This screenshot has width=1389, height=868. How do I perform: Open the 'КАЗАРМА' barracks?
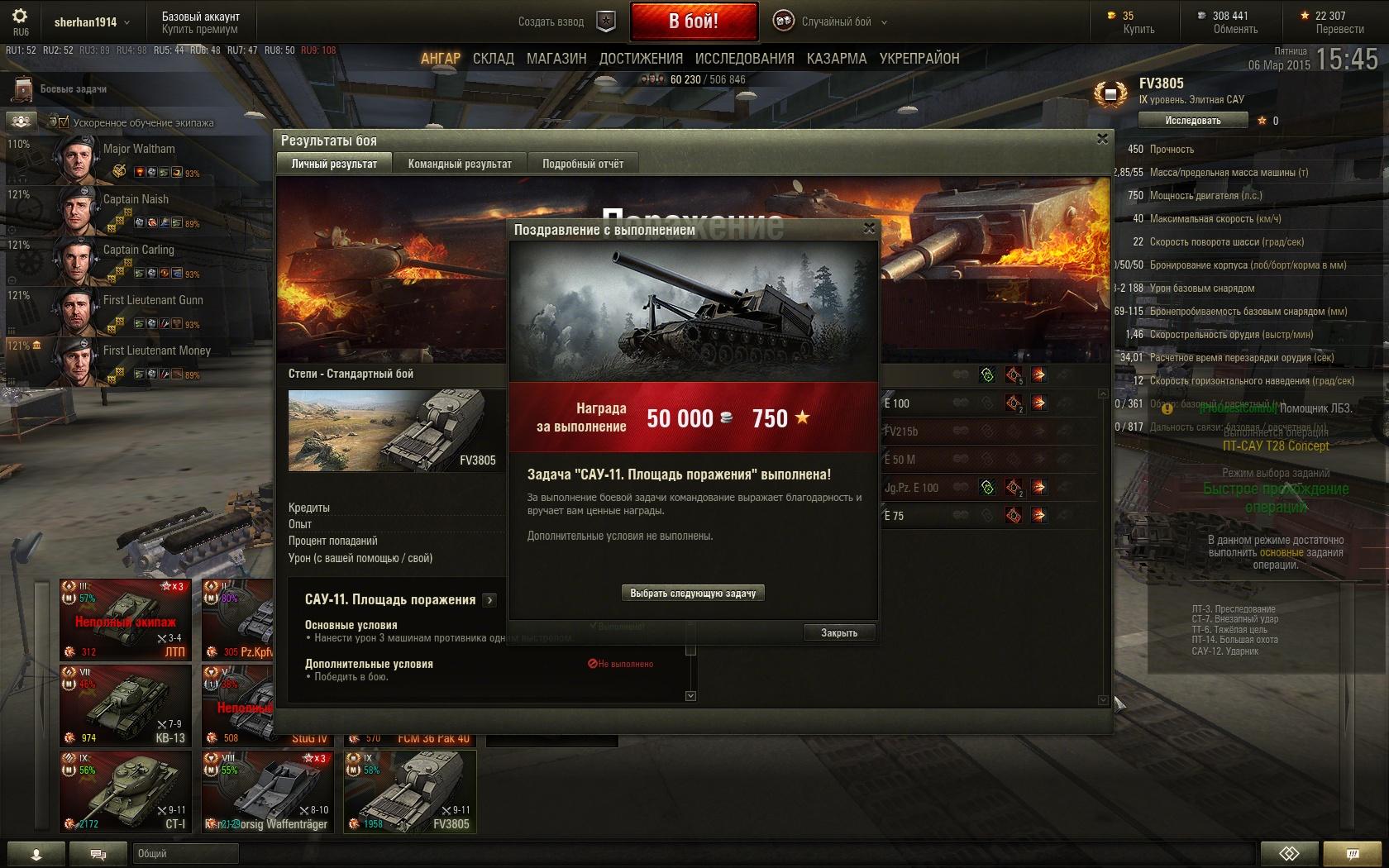pos(837,59)
